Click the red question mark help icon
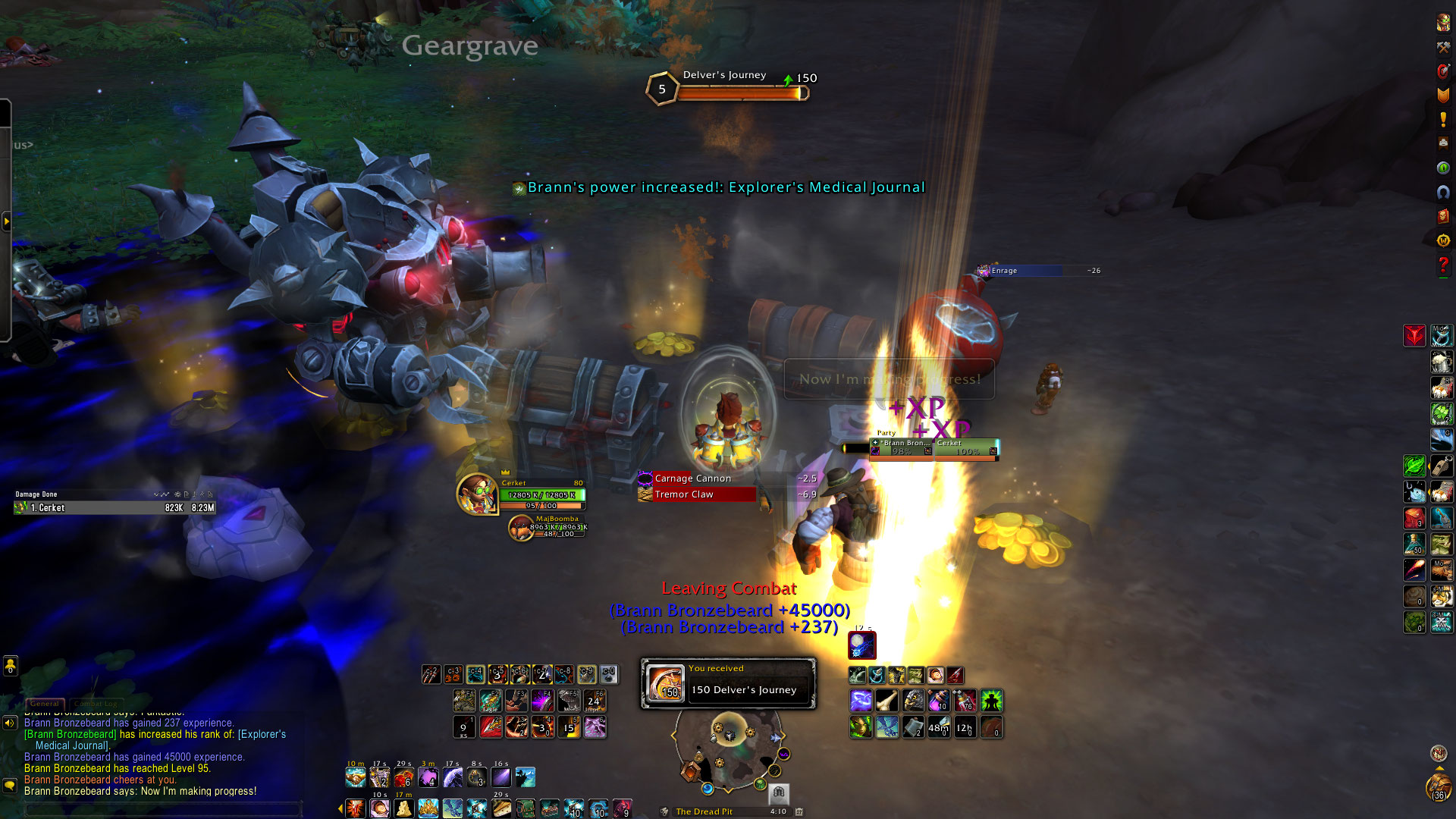The width and height of the screenshot is (1456, 819). point(1443,265)
